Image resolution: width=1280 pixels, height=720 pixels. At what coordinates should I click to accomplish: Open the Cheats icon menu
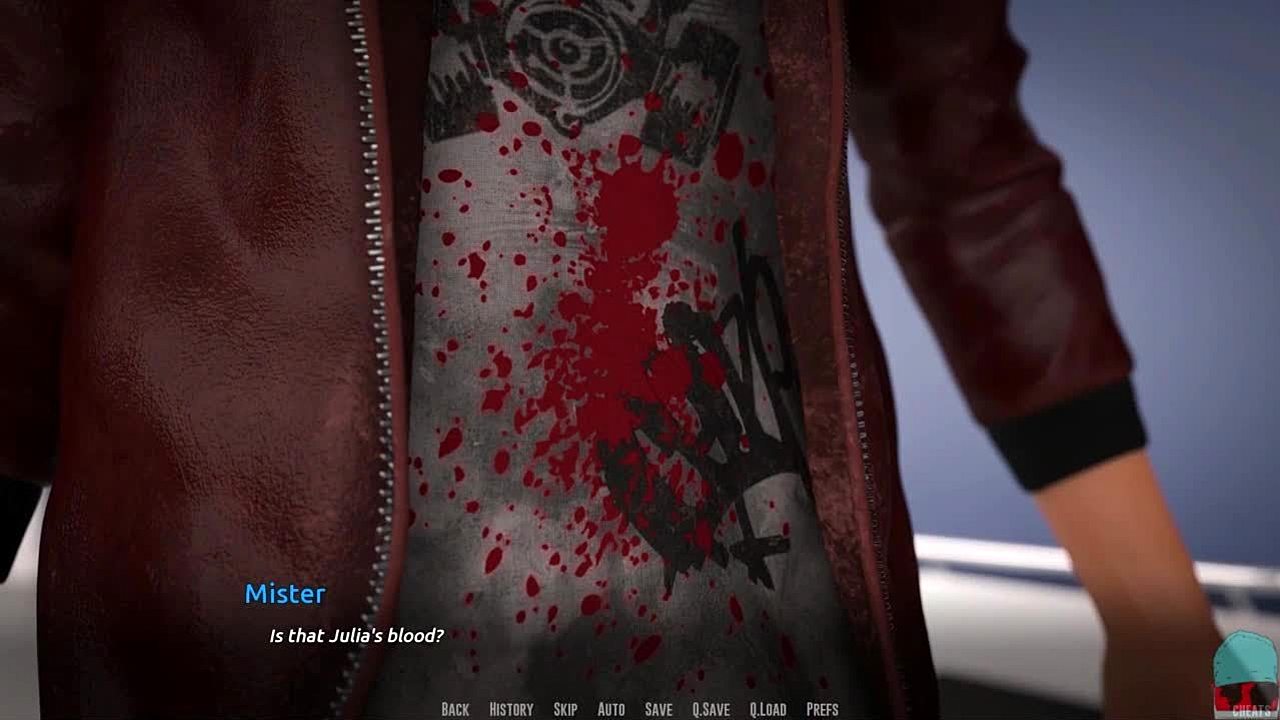click(1245, 675)
